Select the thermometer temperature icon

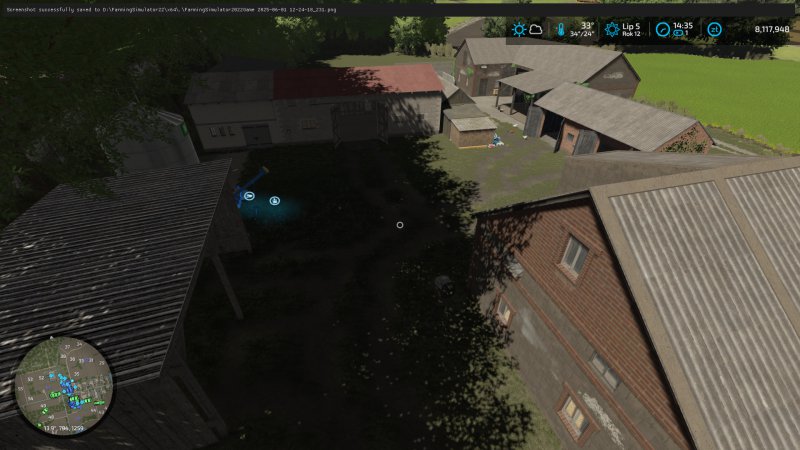point(561,29)
